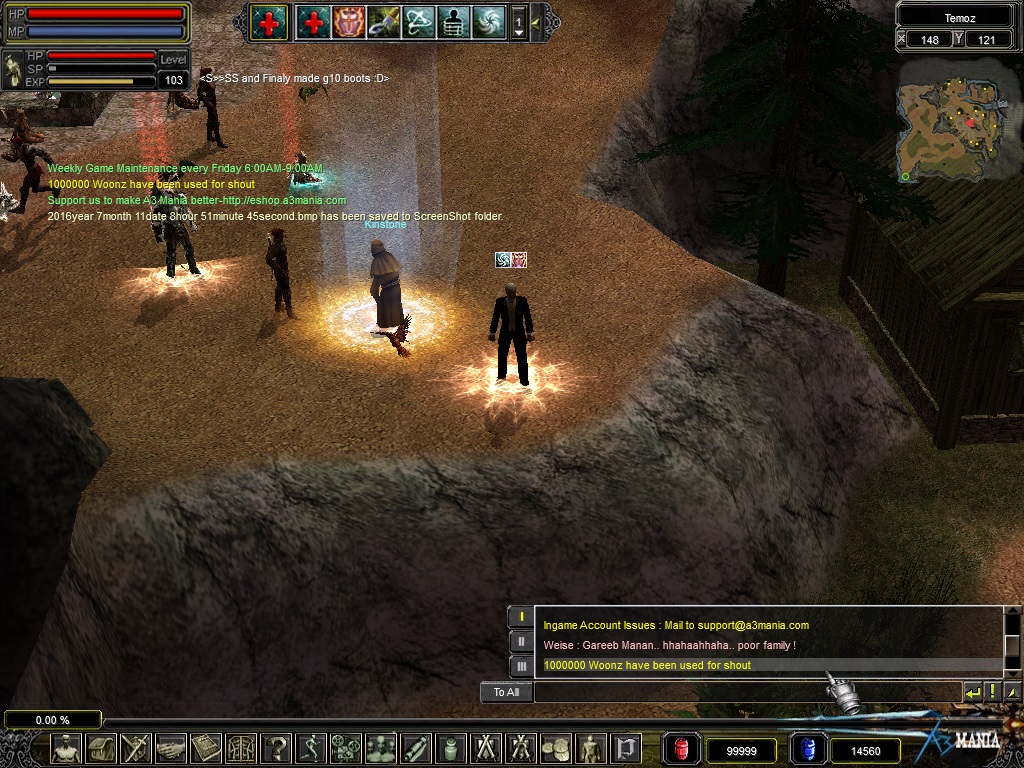Open the handshake trade icon

tap(171, 748)
